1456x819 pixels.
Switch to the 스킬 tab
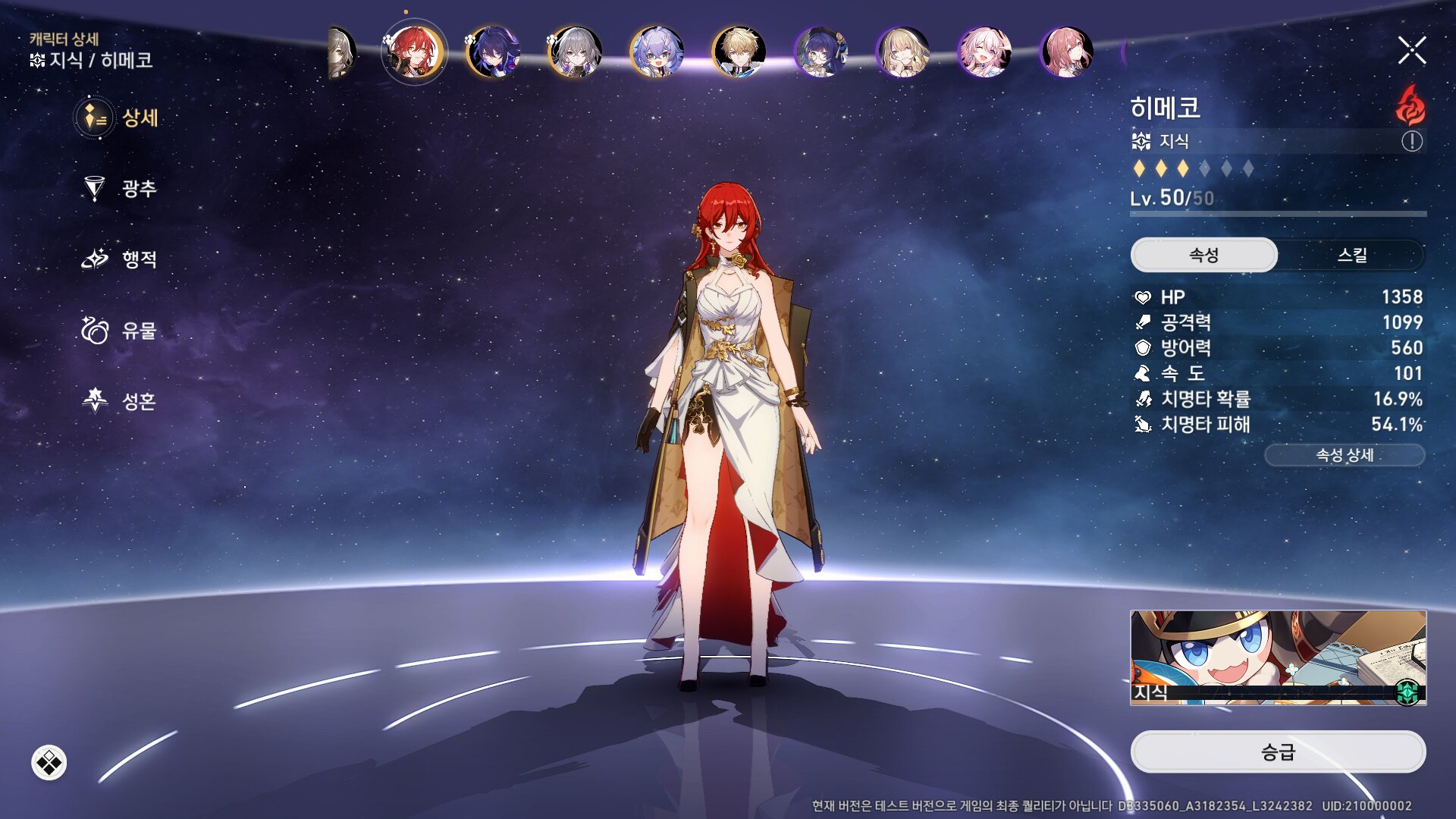click(1351, 255)
